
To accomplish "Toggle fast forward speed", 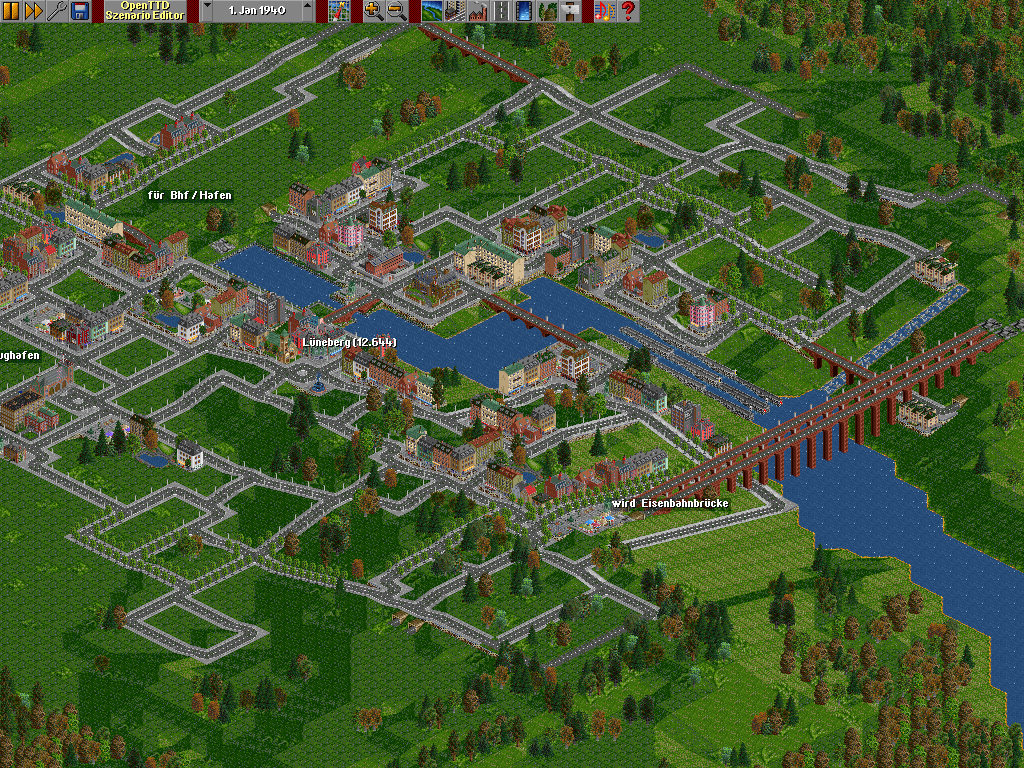I will (x=33, y=11).
